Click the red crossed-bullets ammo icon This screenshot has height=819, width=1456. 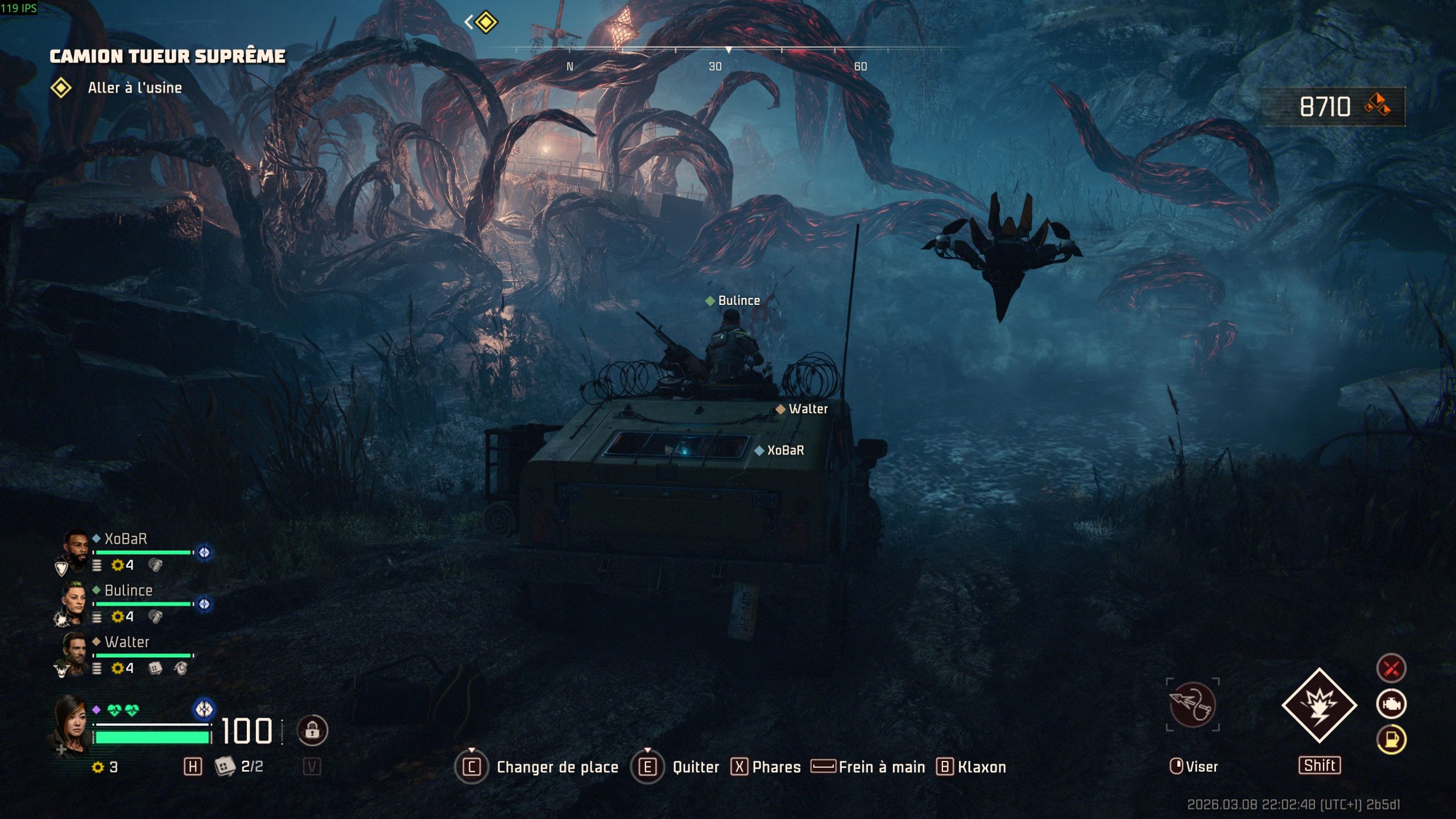(x=1391, y=668)
